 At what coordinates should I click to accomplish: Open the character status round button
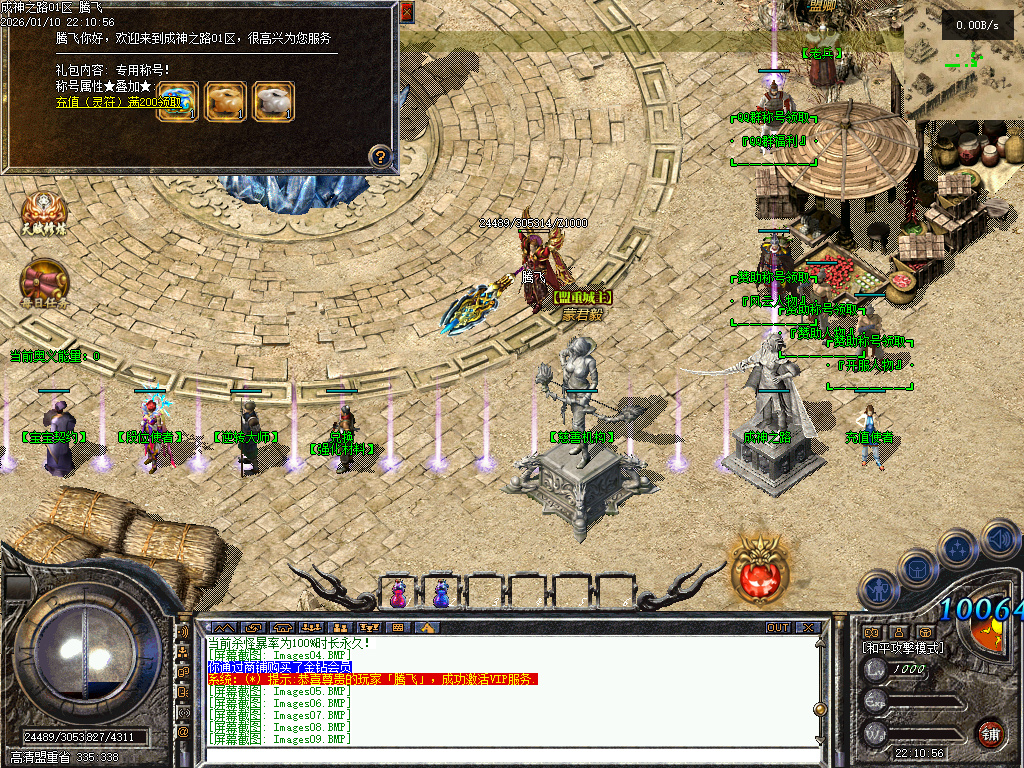[879, 588]
